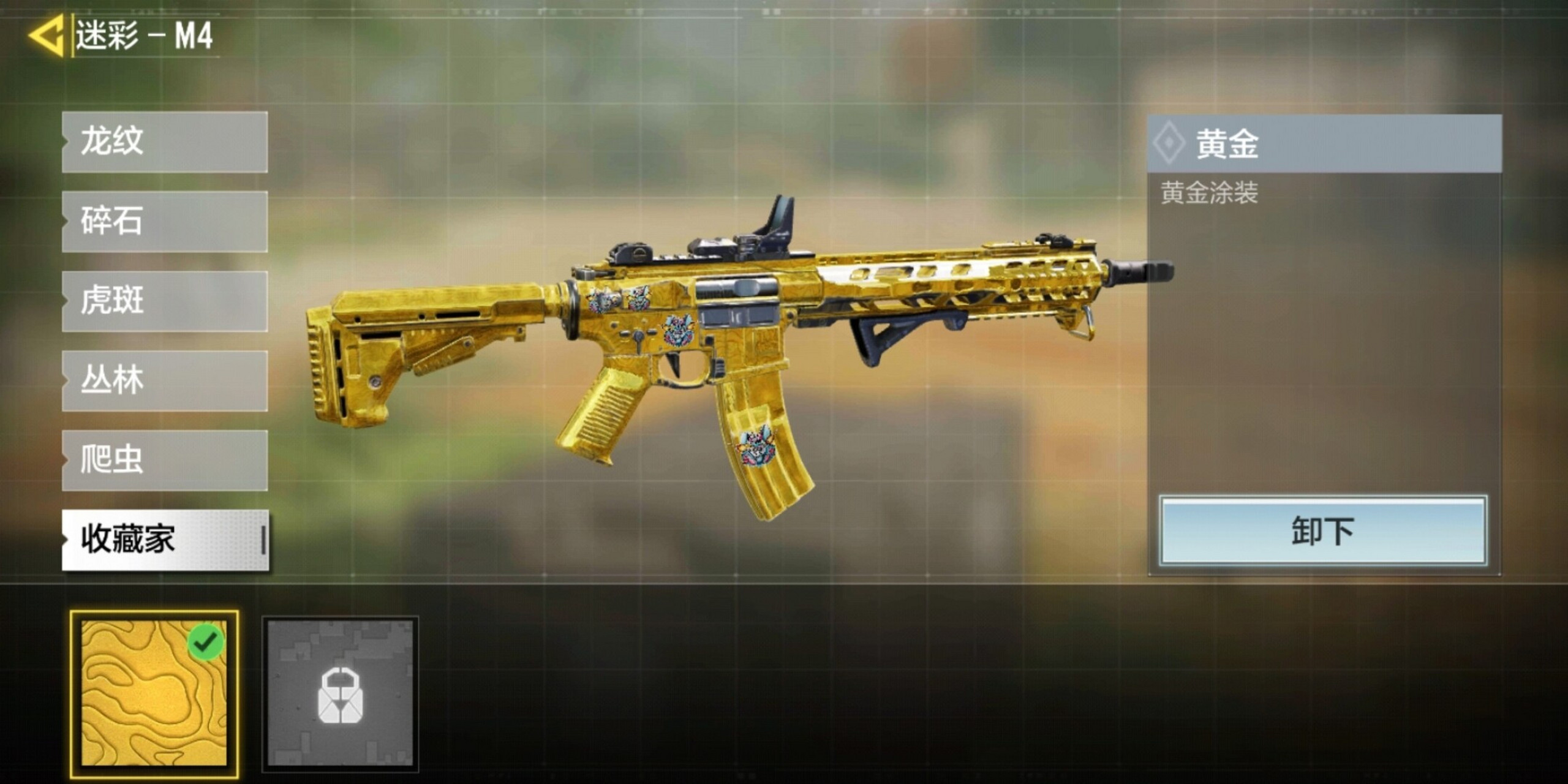Open the 碎石 camo category
The image size is (1568, 784).
point(164,222)
